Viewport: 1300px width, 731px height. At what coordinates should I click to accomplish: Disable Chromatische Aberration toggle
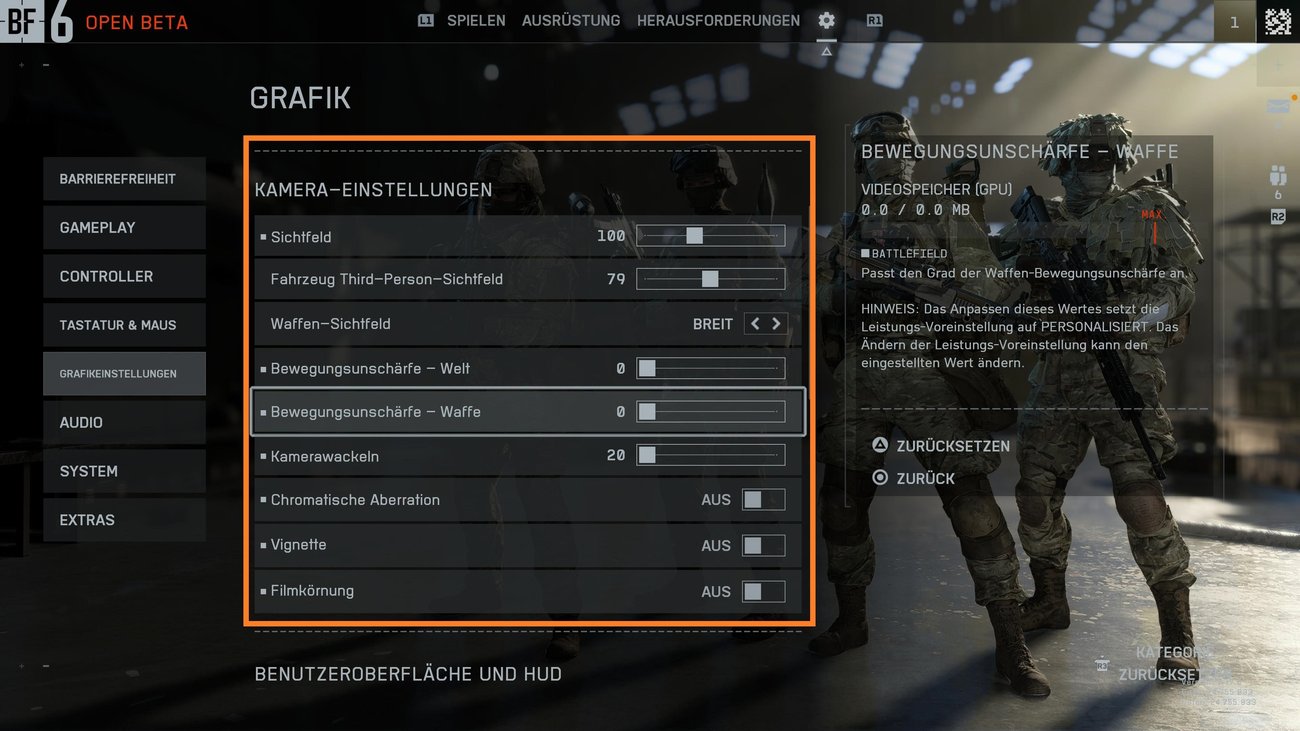(764, 499)
